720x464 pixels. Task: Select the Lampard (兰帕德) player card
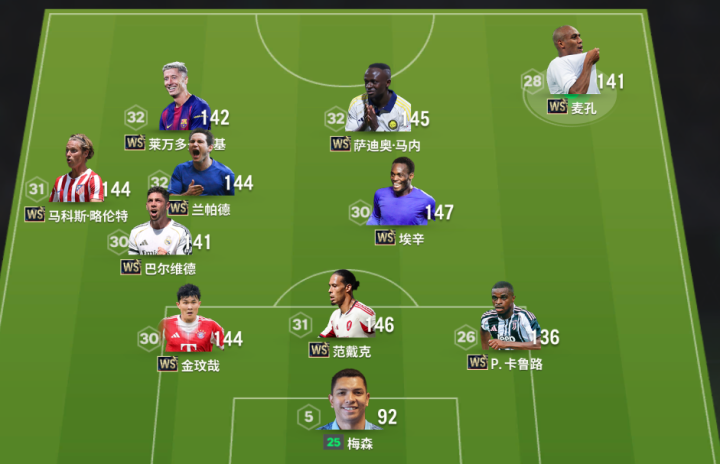200,166
